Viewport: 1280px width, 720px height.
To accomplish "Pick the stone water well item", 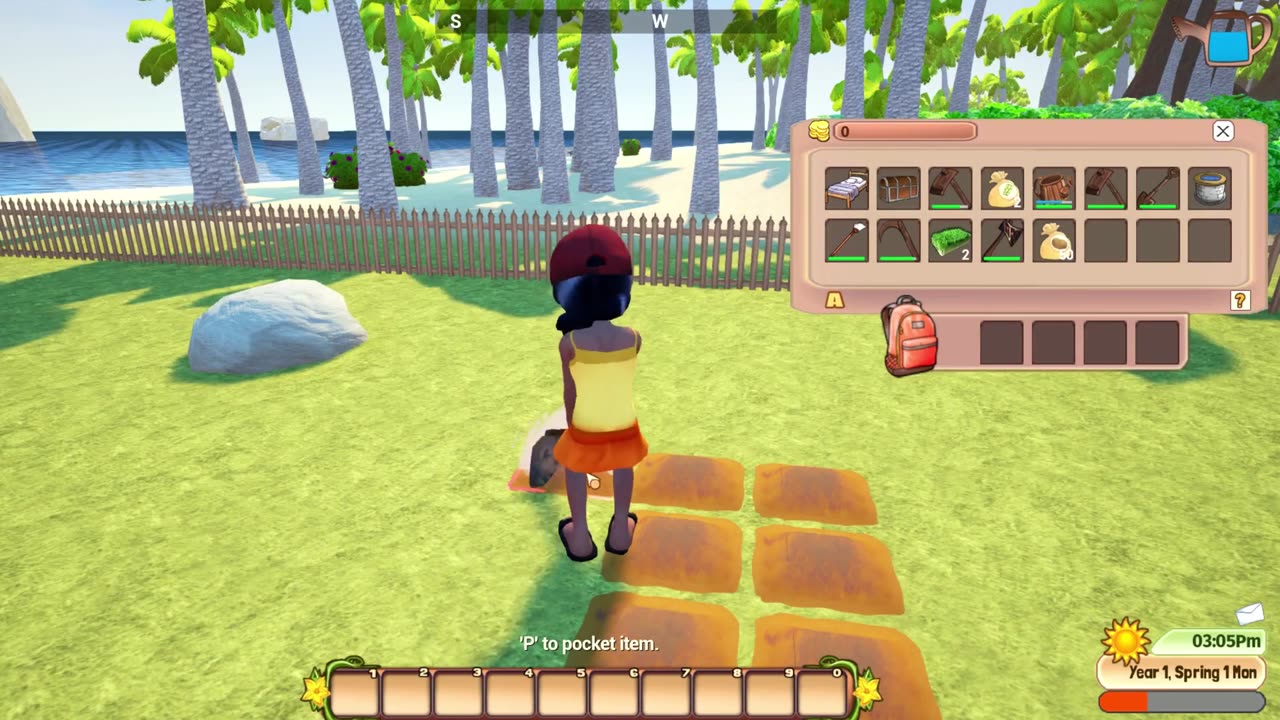I will [x=1210, y=188].
